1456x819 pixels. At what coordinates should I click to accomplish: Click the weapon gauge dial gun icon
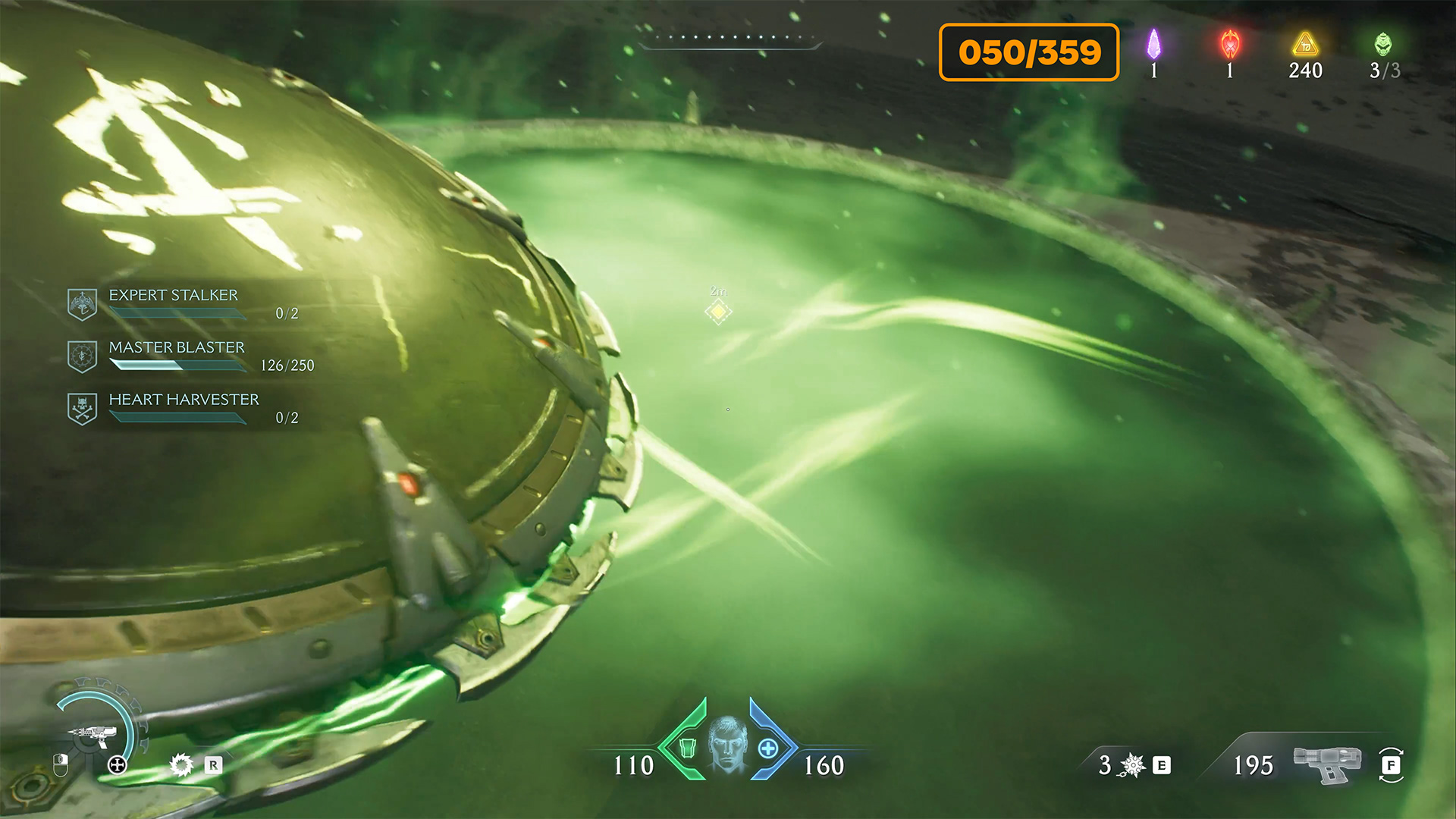93,734
